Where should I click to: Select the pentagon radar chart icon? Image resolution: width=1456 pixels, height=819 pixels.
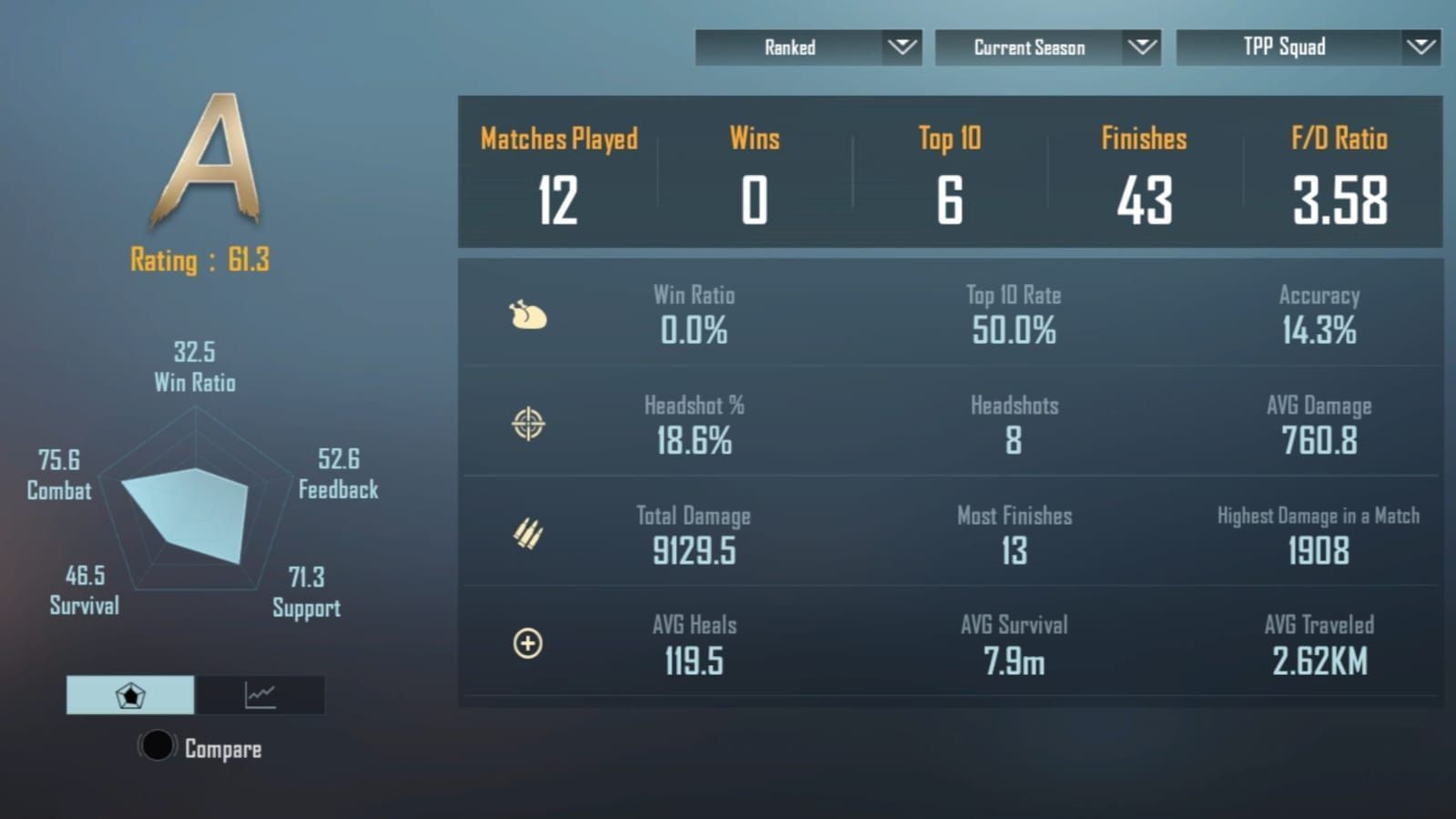(130, 694)
